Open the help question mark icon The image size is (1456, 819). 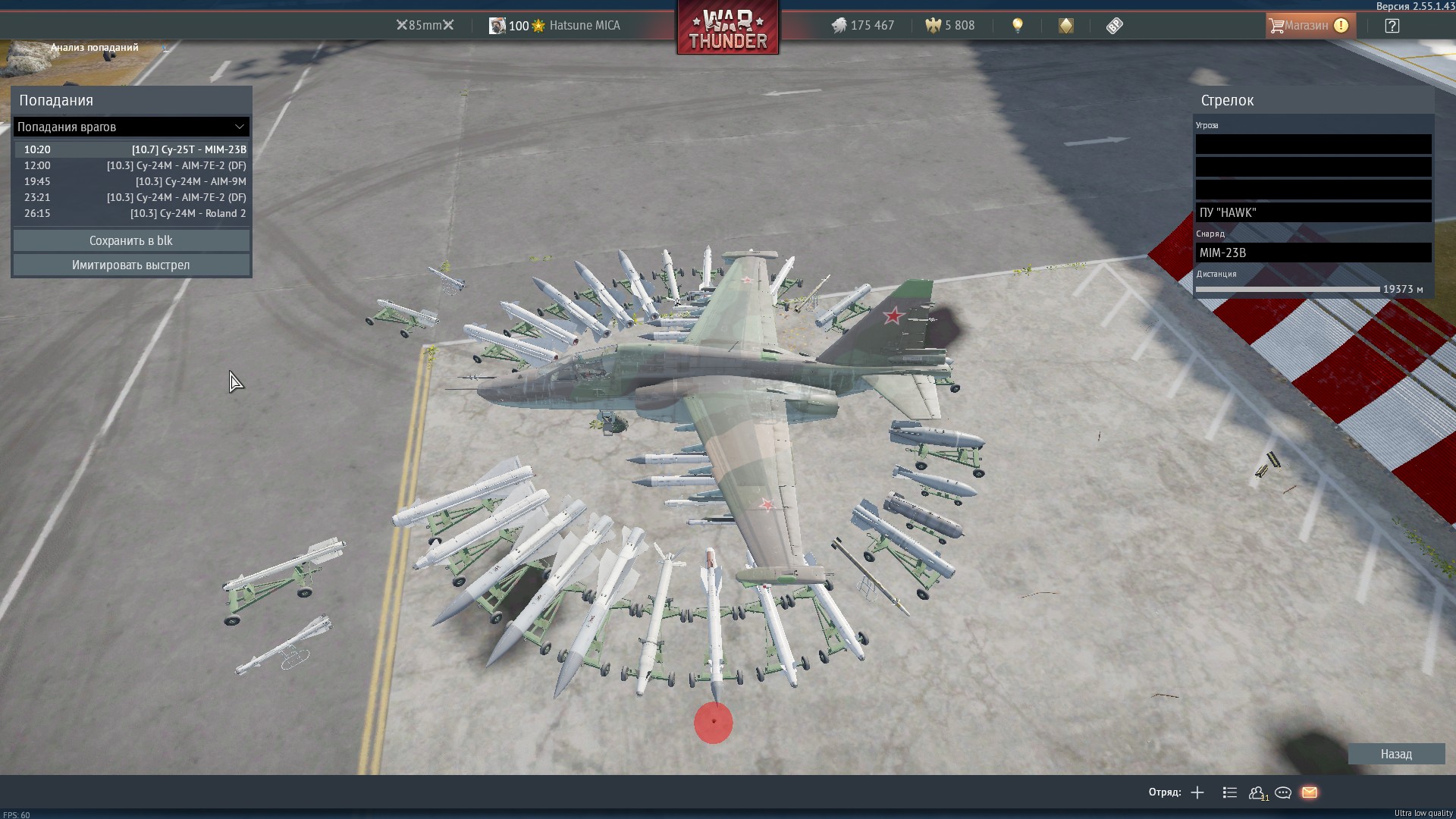[1392, 26]
